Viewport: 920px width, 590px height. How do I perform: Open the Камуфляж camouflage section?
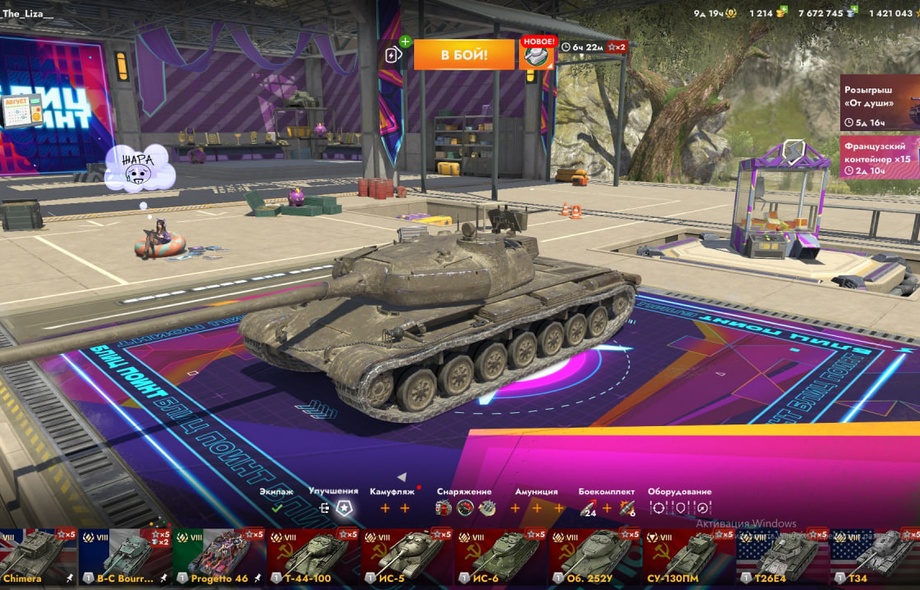click(395, 507)
